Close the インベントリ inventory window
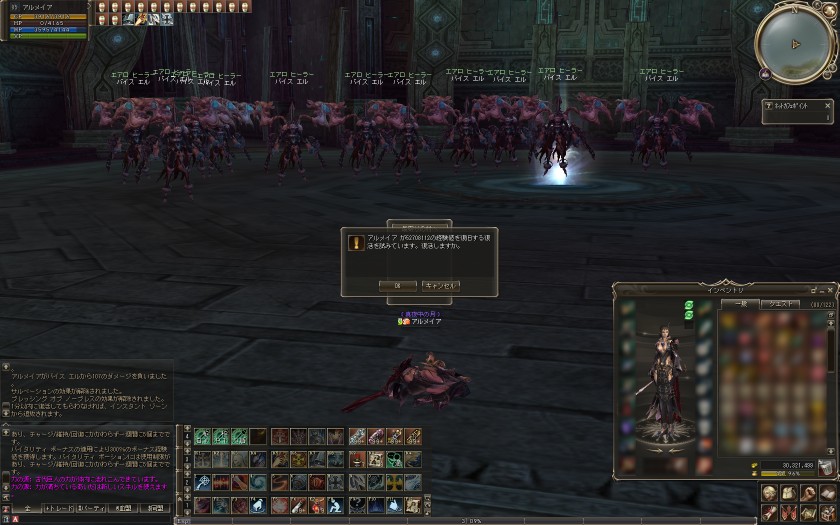Image resolution: width=840 pixels, height=525 pixels. tap(832, 290)
